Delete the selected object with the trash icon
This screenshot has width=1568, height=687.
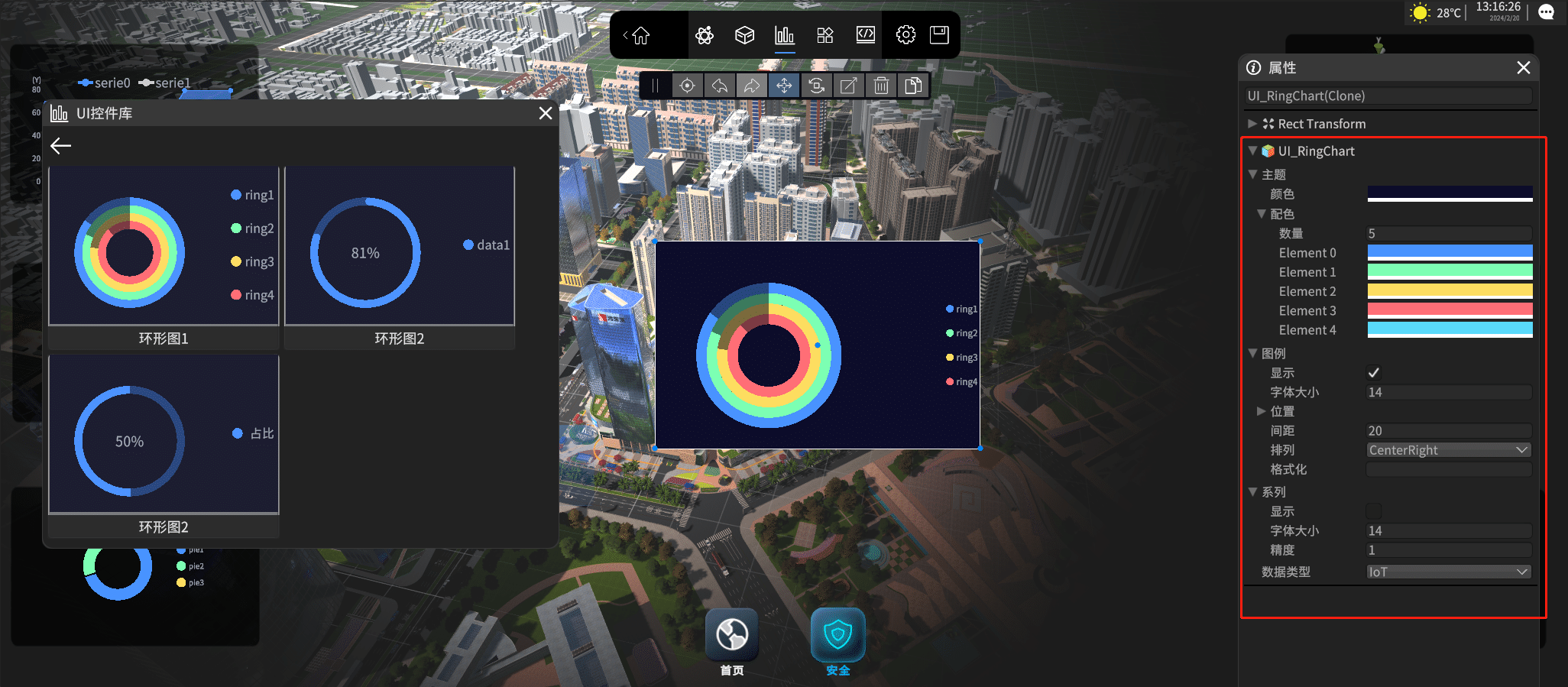tap(881, 86)
